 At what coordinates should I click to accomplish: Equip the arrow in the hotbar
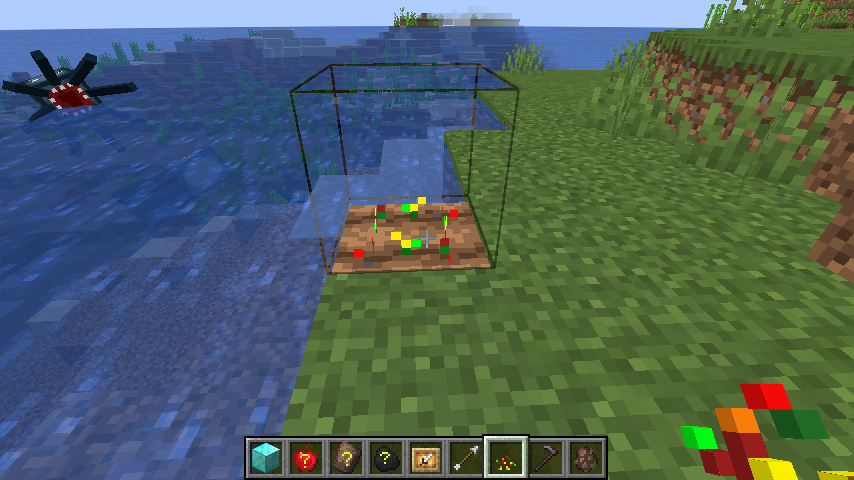pos(465,458)
